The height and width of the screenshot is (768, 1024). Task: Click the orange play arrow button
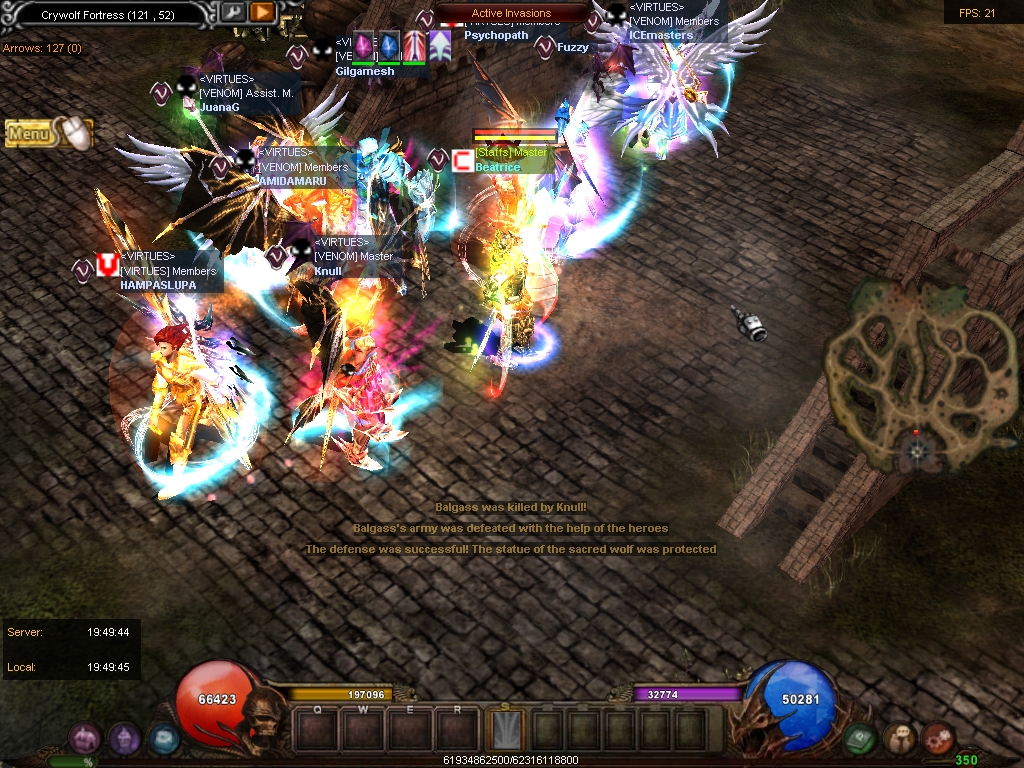262,13
